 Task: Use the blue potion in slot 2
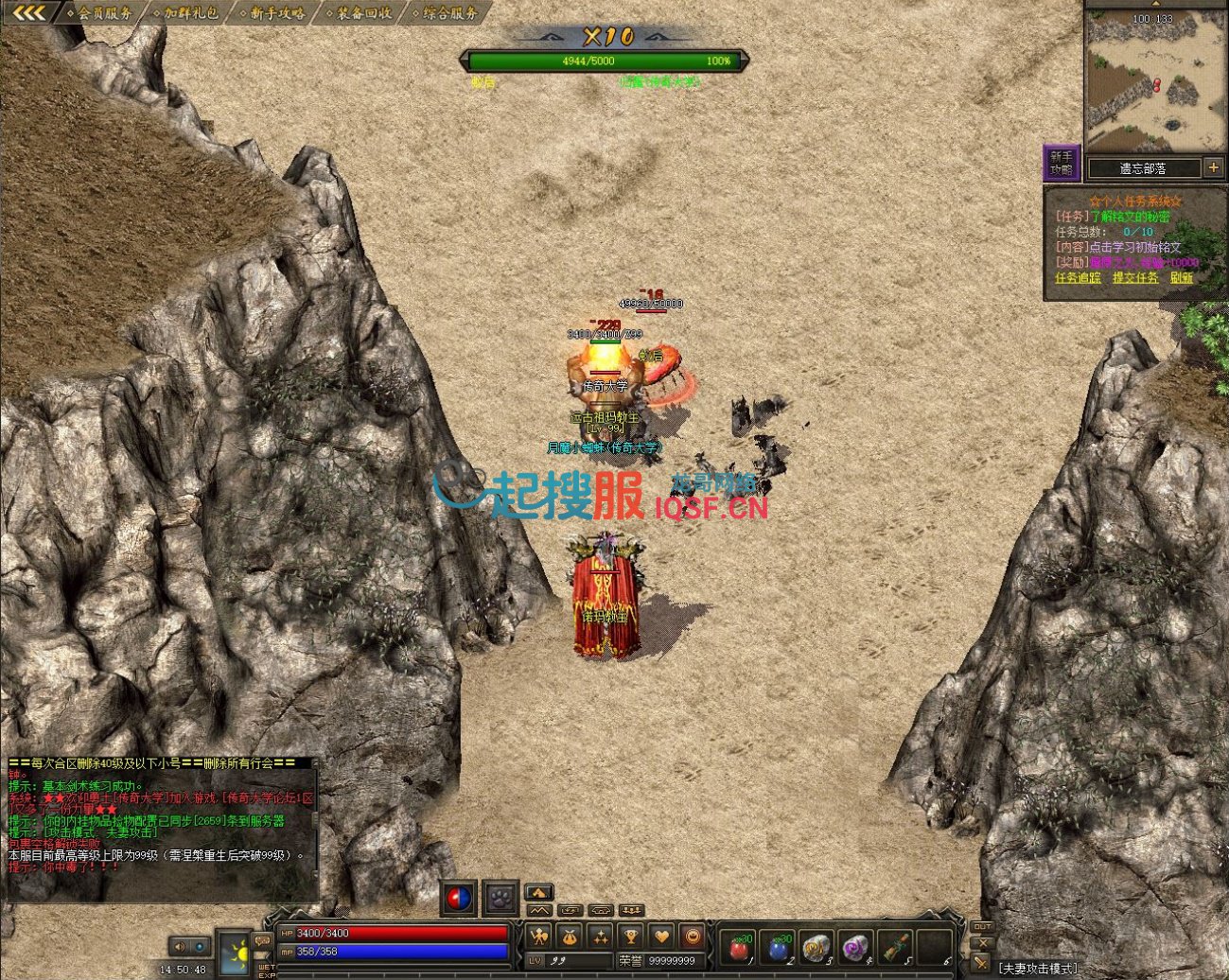pyautogui.click(x=778, y=947)
